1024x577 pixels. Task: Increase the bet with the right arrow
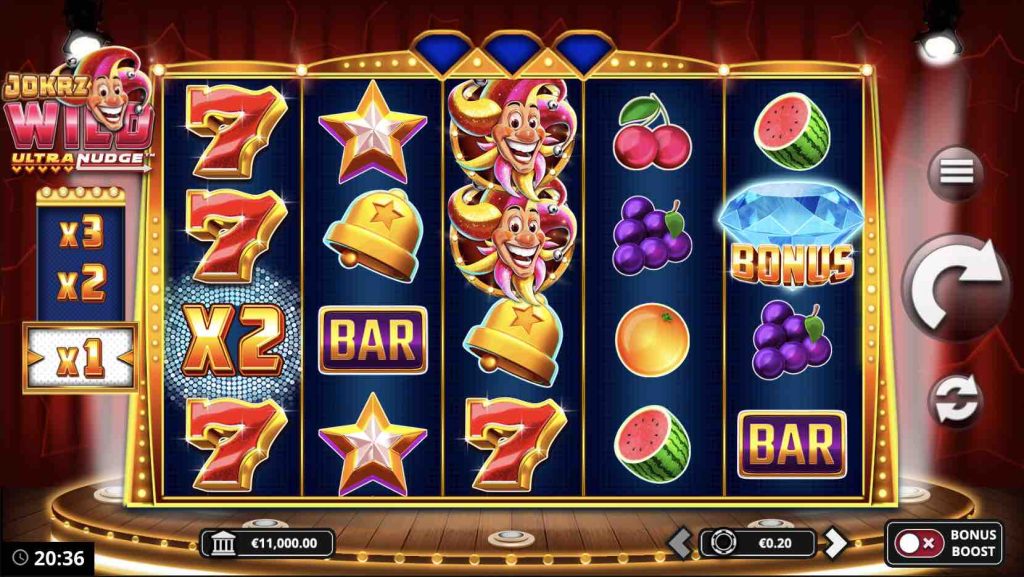(835, 543)
